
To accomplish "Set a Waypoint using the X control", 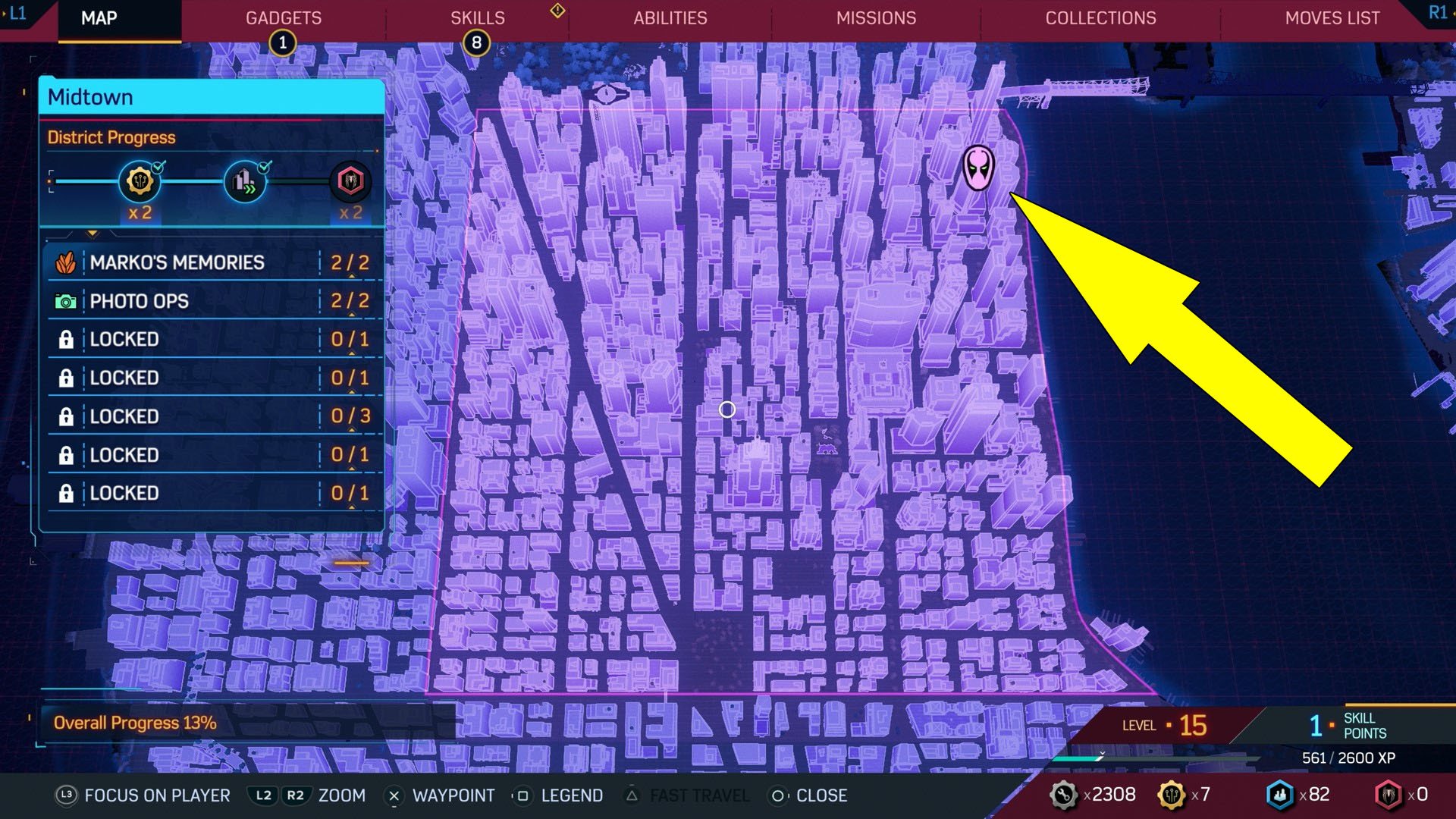I will [x=394, y=795].
